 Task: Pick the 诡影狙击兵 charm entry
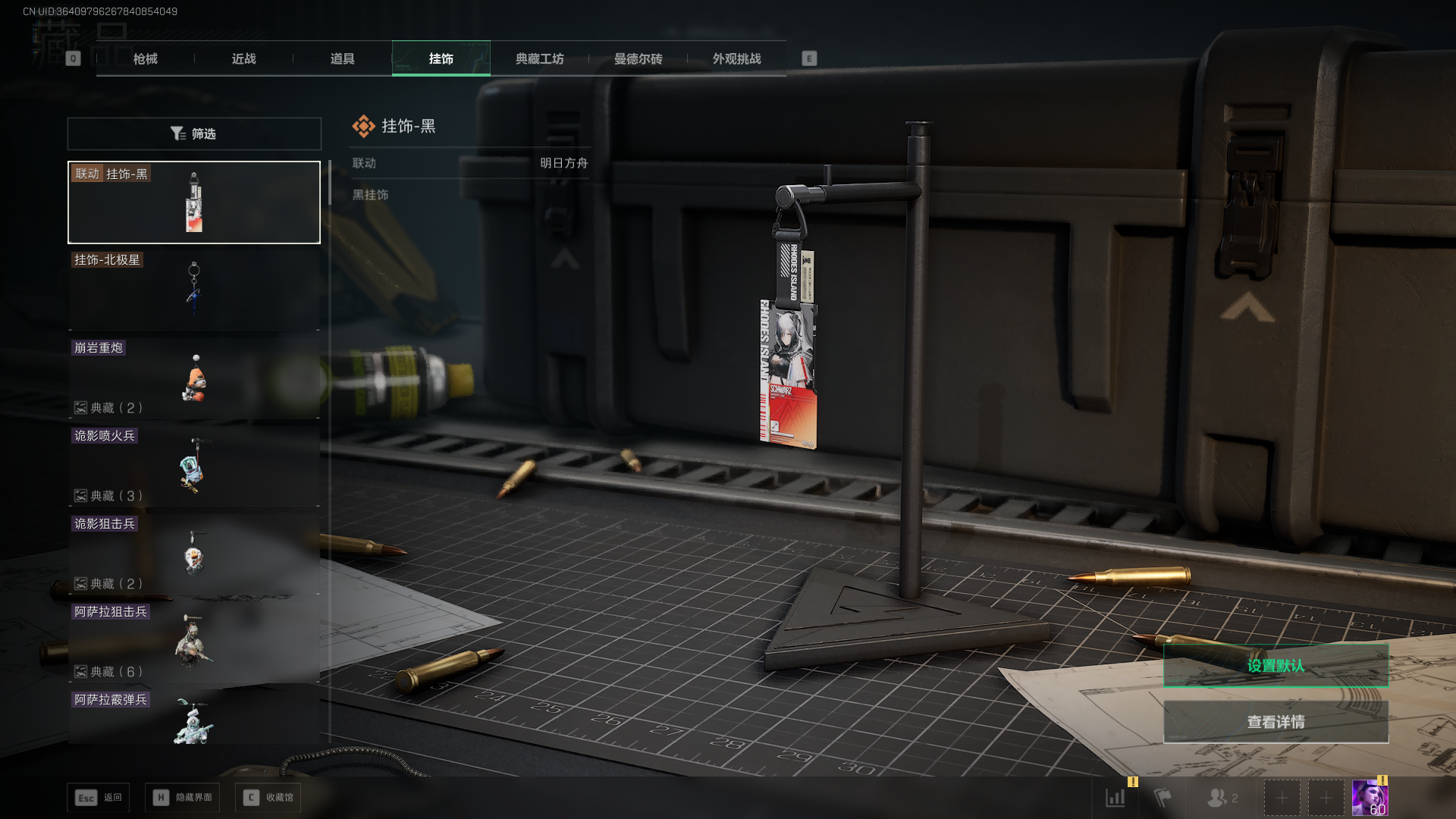coord(194,554)
